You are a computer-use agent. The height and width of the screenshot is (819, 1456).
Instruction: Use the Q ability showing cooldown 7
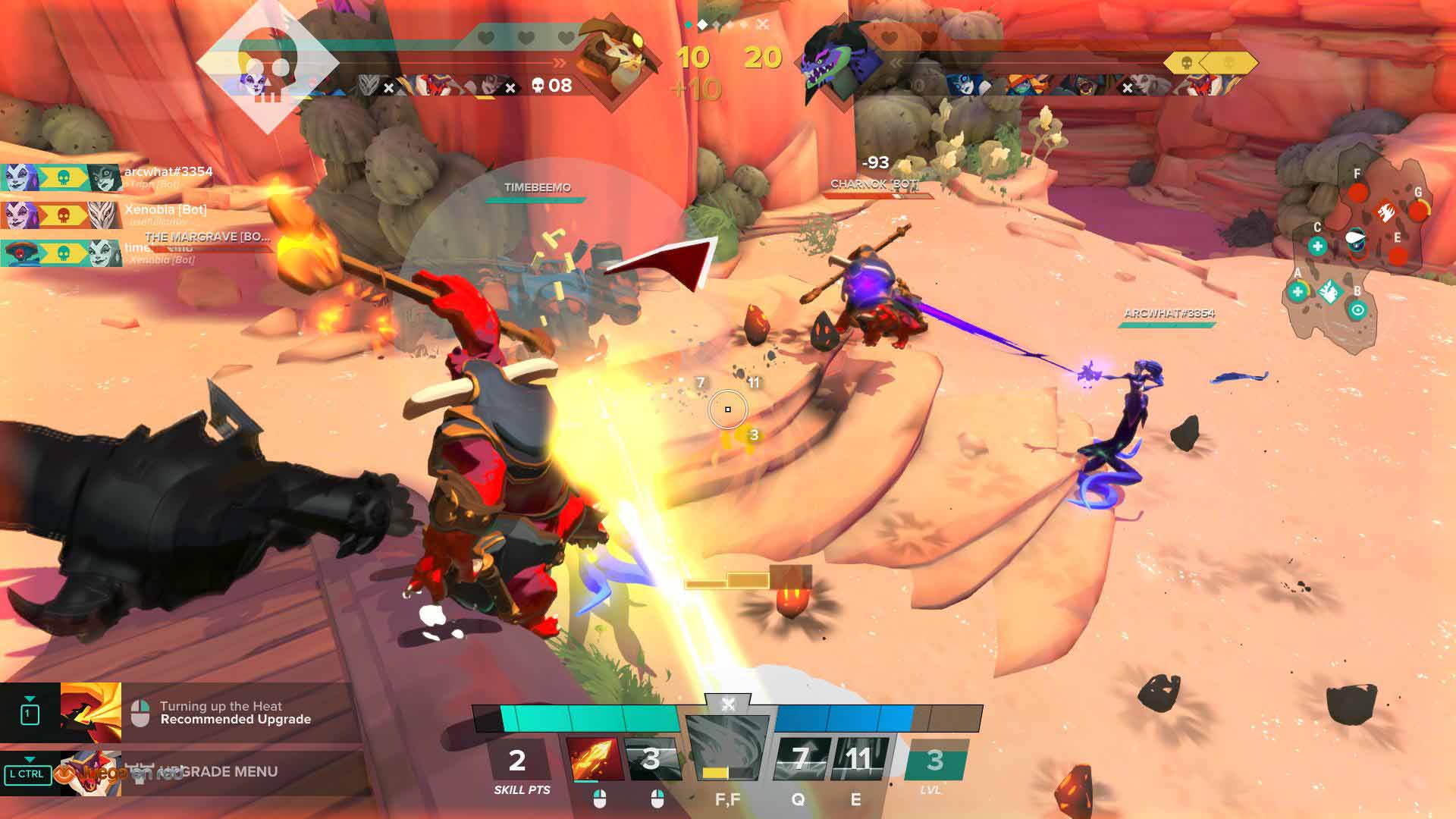pos(800,758)
